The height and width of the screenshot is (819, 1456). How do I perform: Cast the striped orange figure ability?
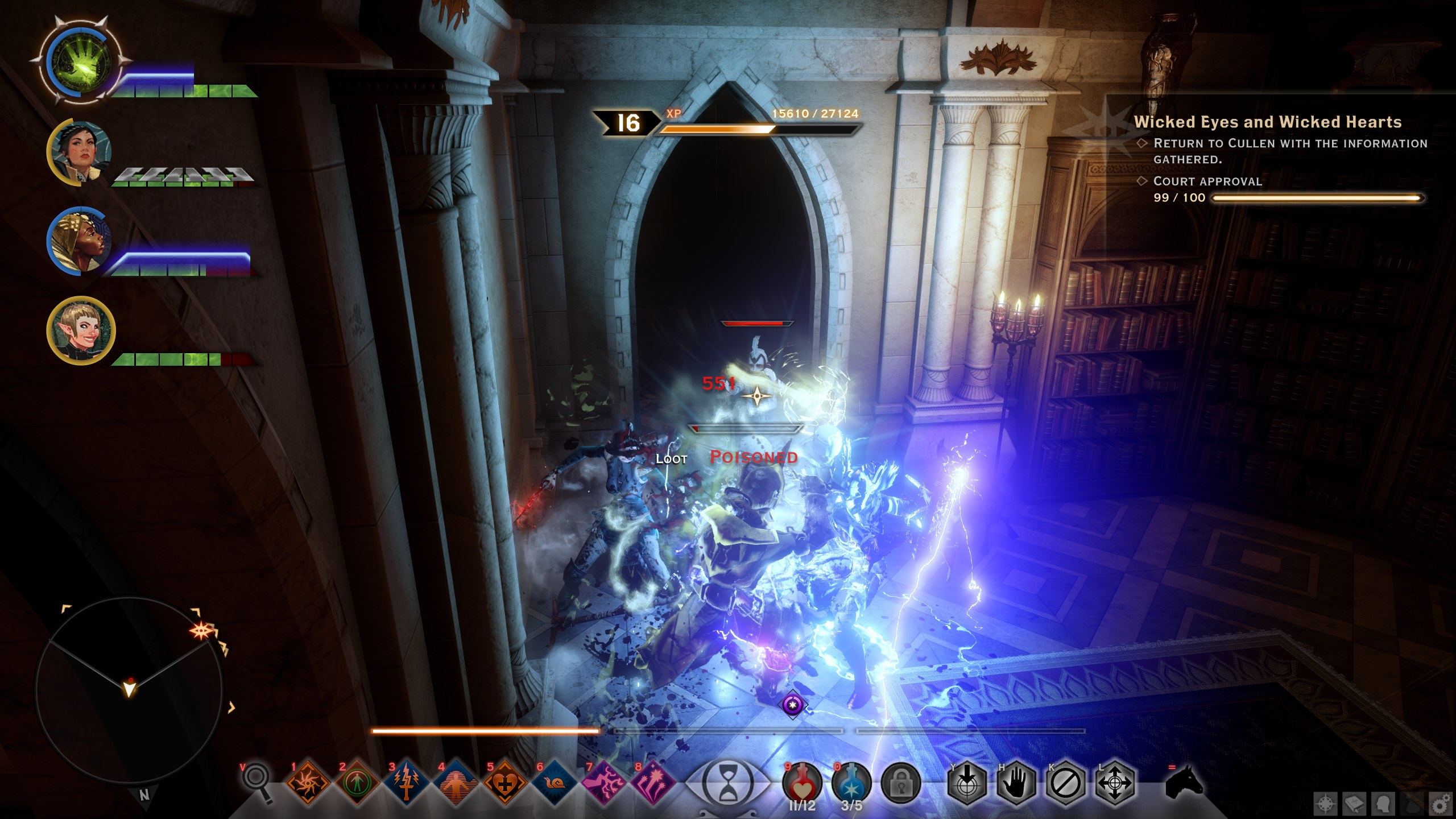coord(456,783)
